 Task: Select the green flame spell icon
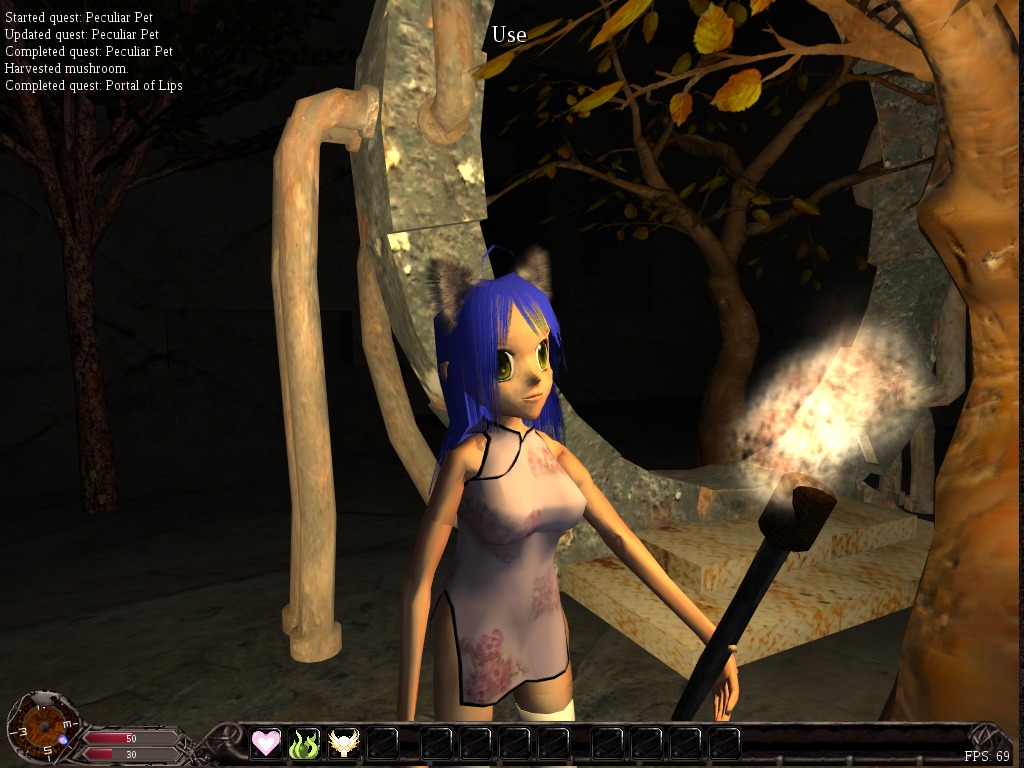tap(304, 743)
